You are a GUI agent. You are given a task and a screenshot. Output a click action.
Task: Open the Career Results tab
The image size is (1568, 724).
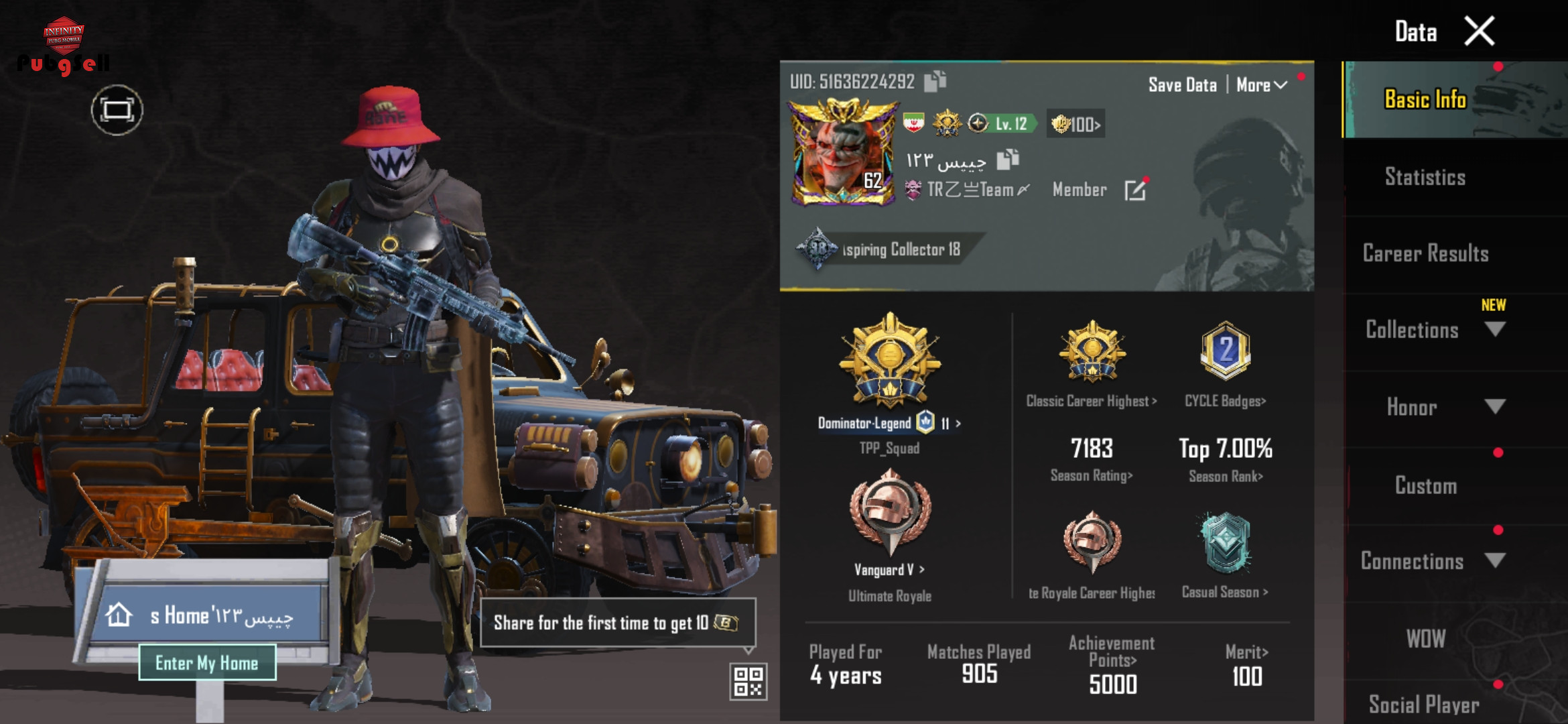point(1425,254)
